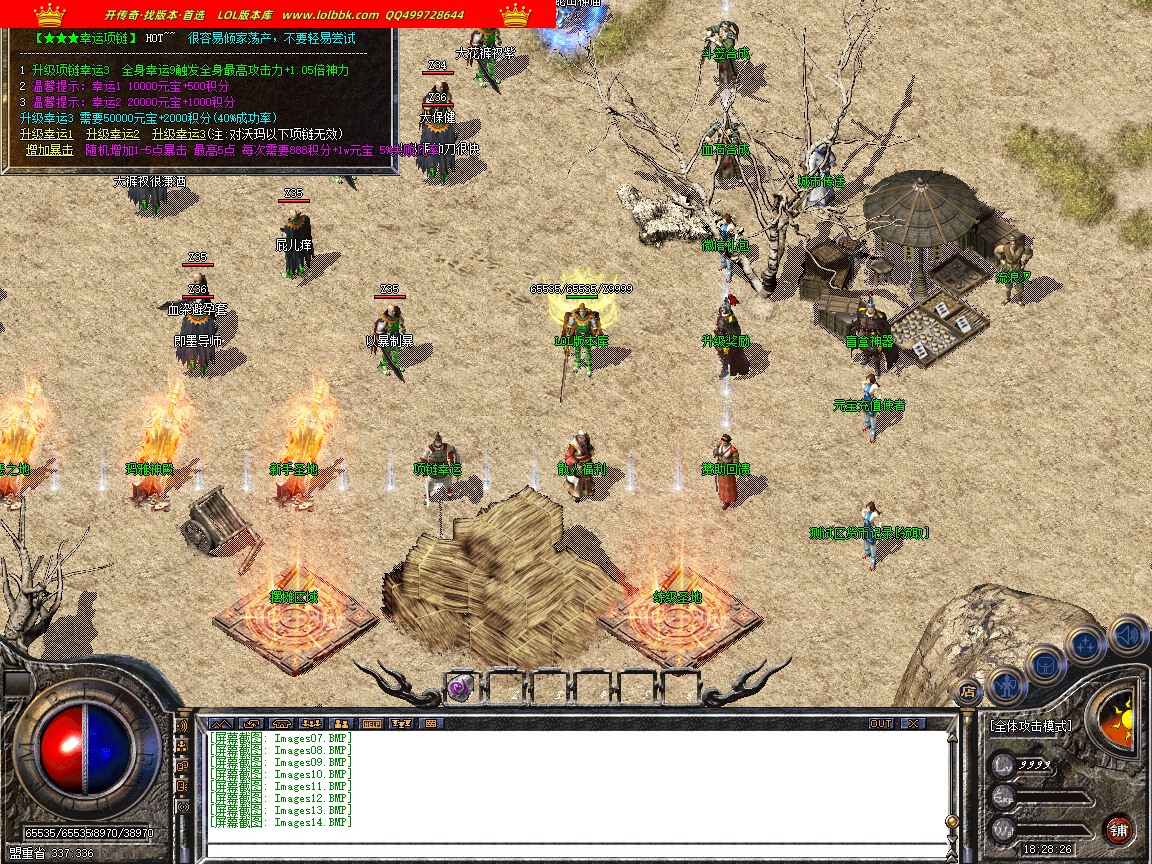Close the game with the X button
The height and width of the screenshot is (864, 1152).
point(912,723)
